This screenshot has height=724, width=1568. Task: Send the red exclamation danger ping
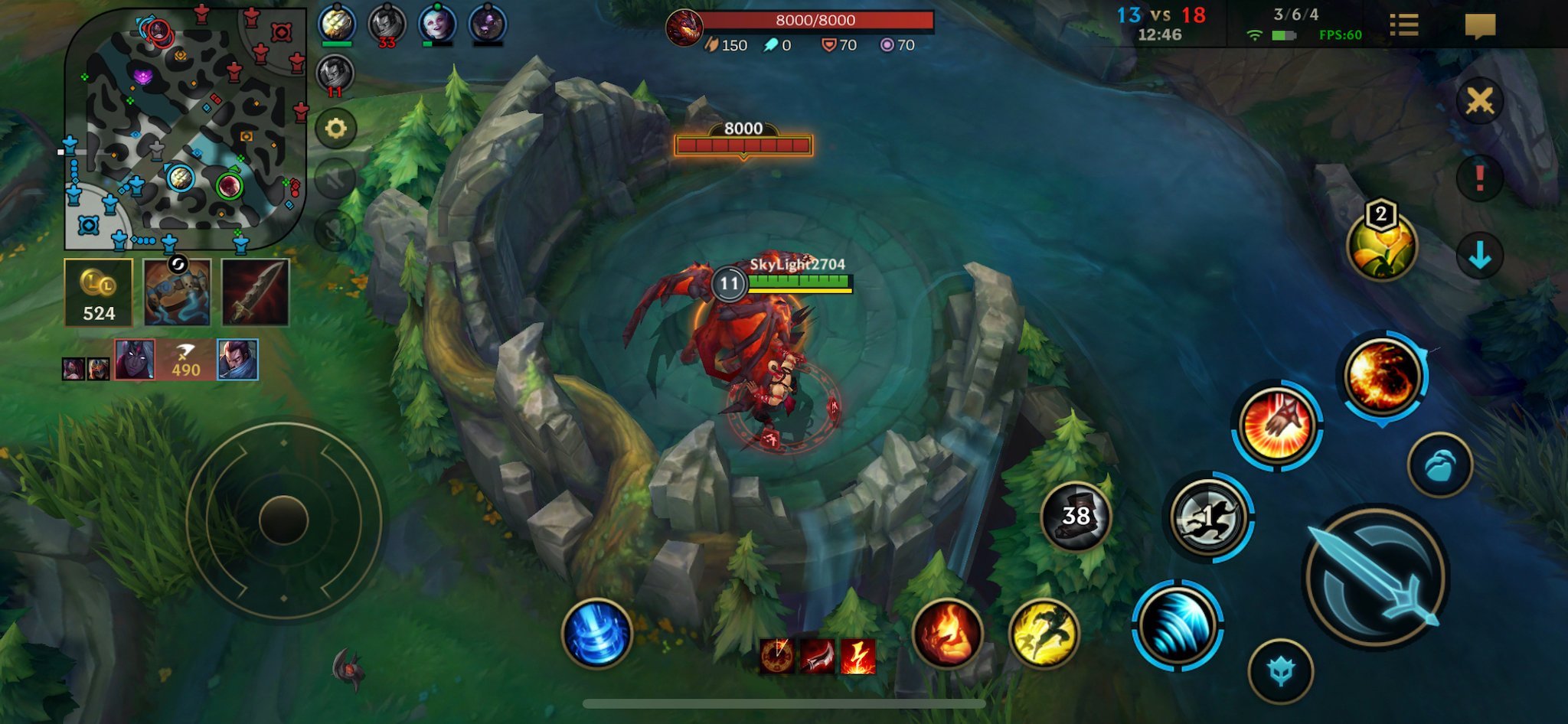click(x=1479, y=178)
